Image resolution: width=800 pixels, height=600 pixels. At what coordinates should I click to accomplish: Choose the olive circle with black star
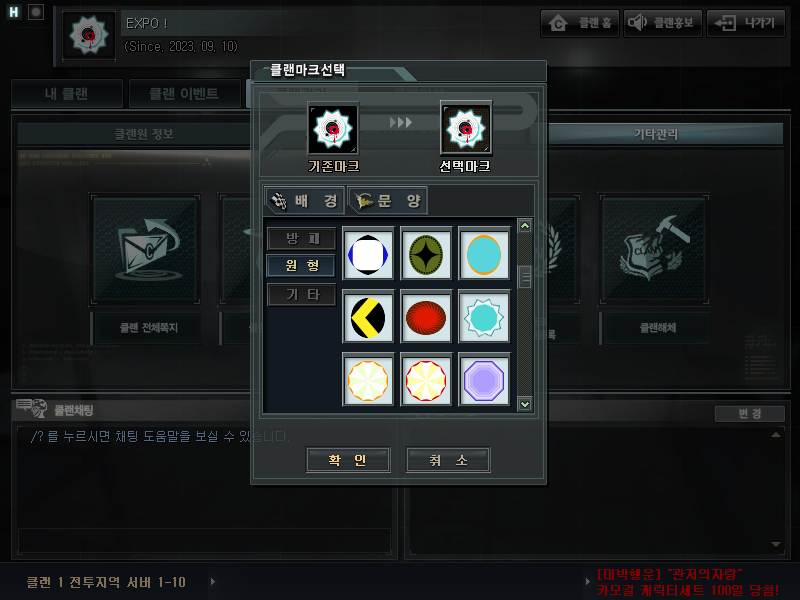pos(426,254)
